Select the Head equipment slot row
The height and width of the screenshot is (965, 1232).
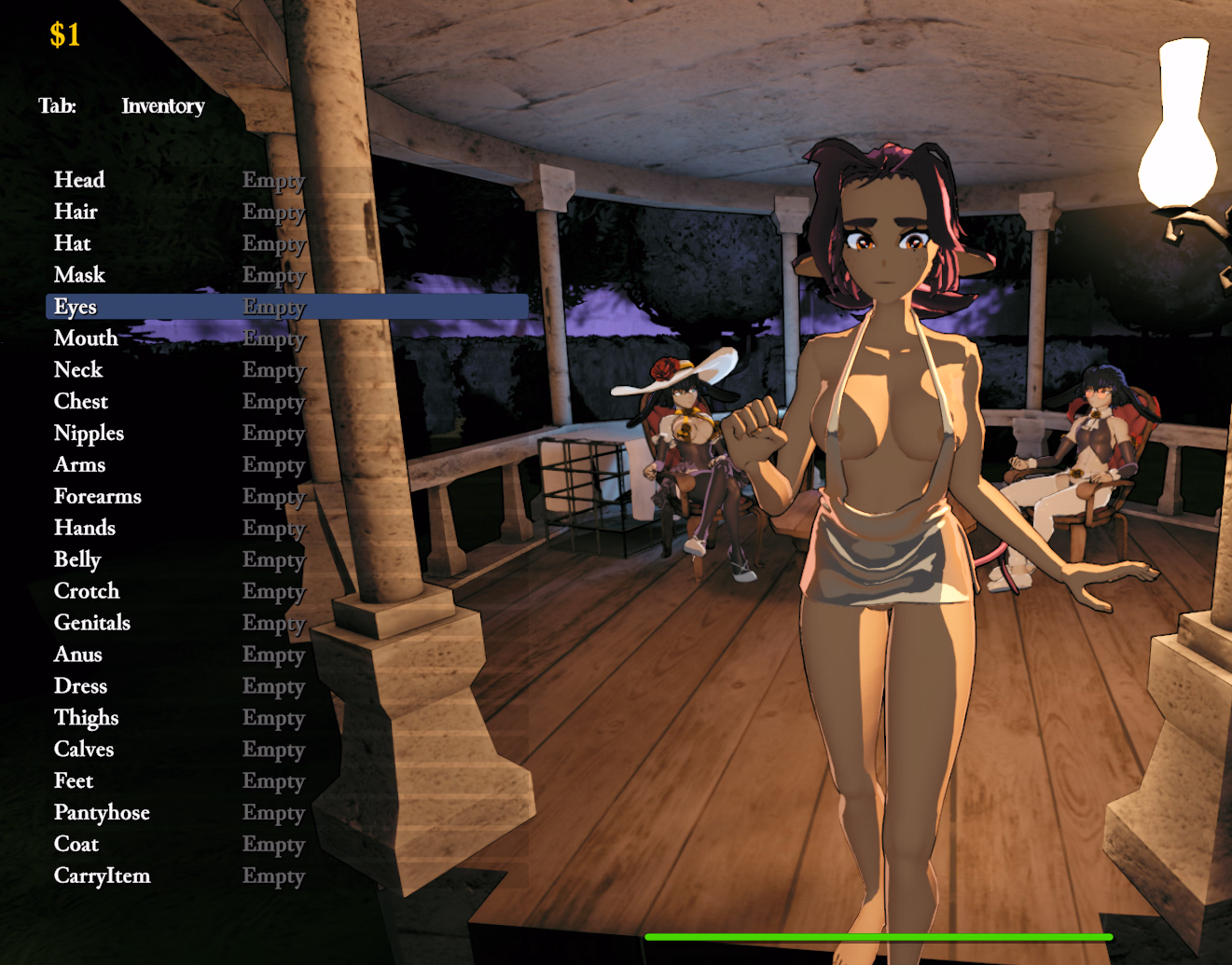click(x=80, y=180)
